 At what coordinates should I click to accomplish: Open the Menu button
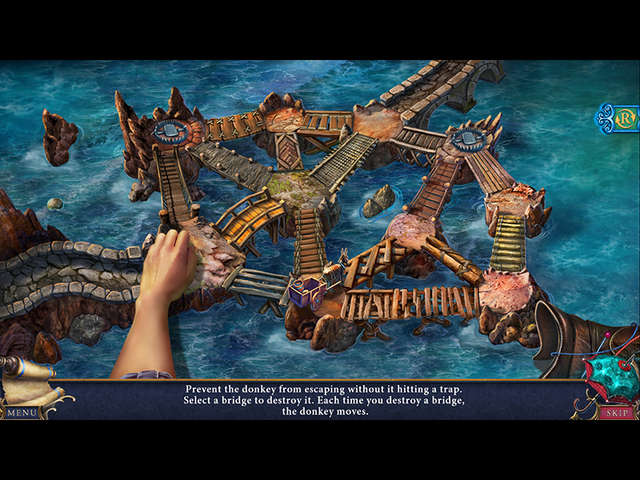(x=20, y=411)
